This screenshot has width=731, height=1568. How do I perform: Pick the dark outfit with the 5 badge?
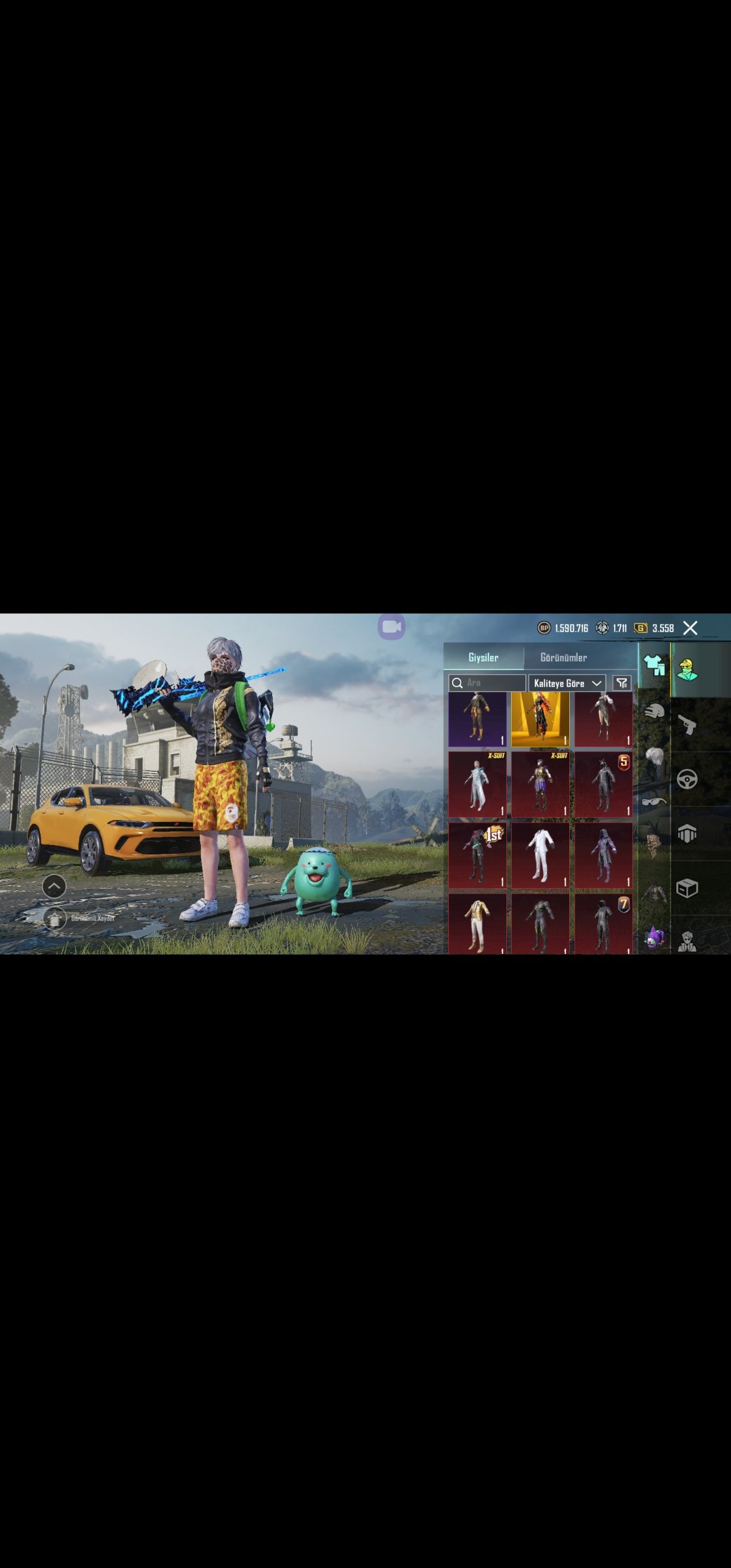tap(603, 784)
